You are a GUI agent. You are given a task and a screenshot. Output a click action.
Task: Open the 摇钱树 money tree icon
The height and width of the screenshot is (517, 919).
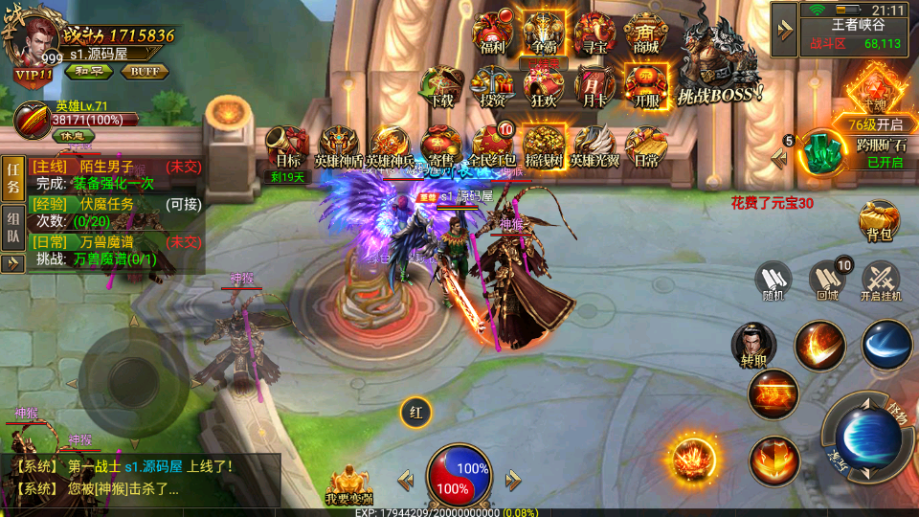543,147
